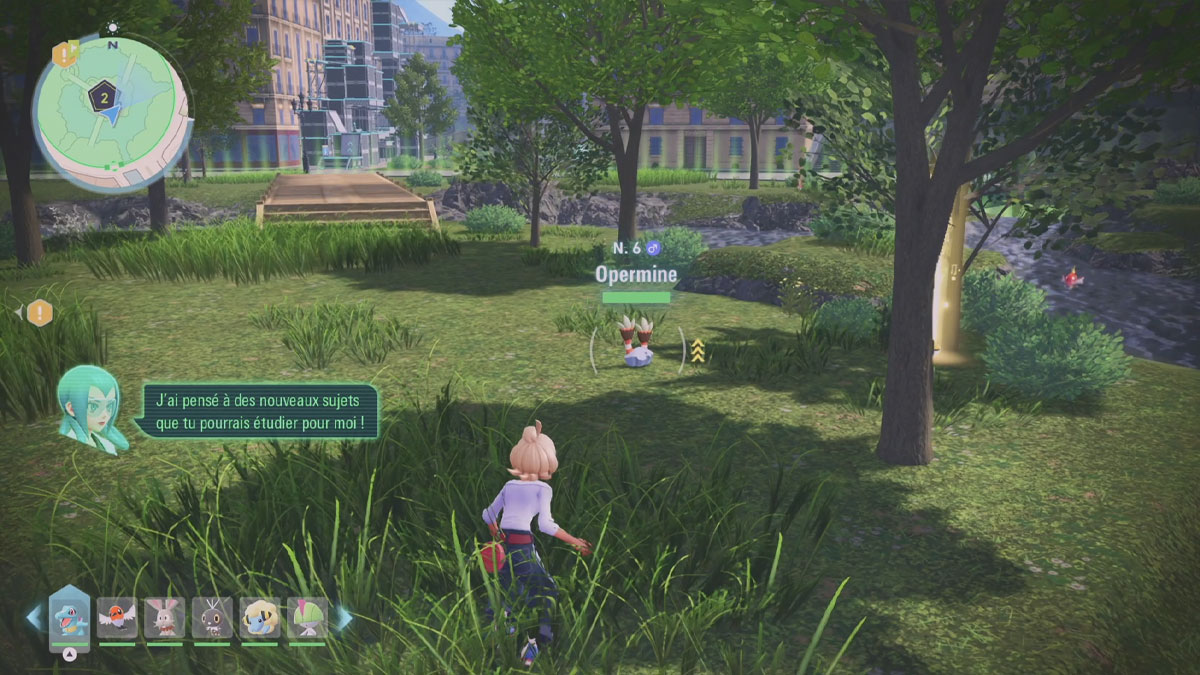Switch to Mareep in party bar
The width and height of the screenshot is (1200, 675).
260,618
